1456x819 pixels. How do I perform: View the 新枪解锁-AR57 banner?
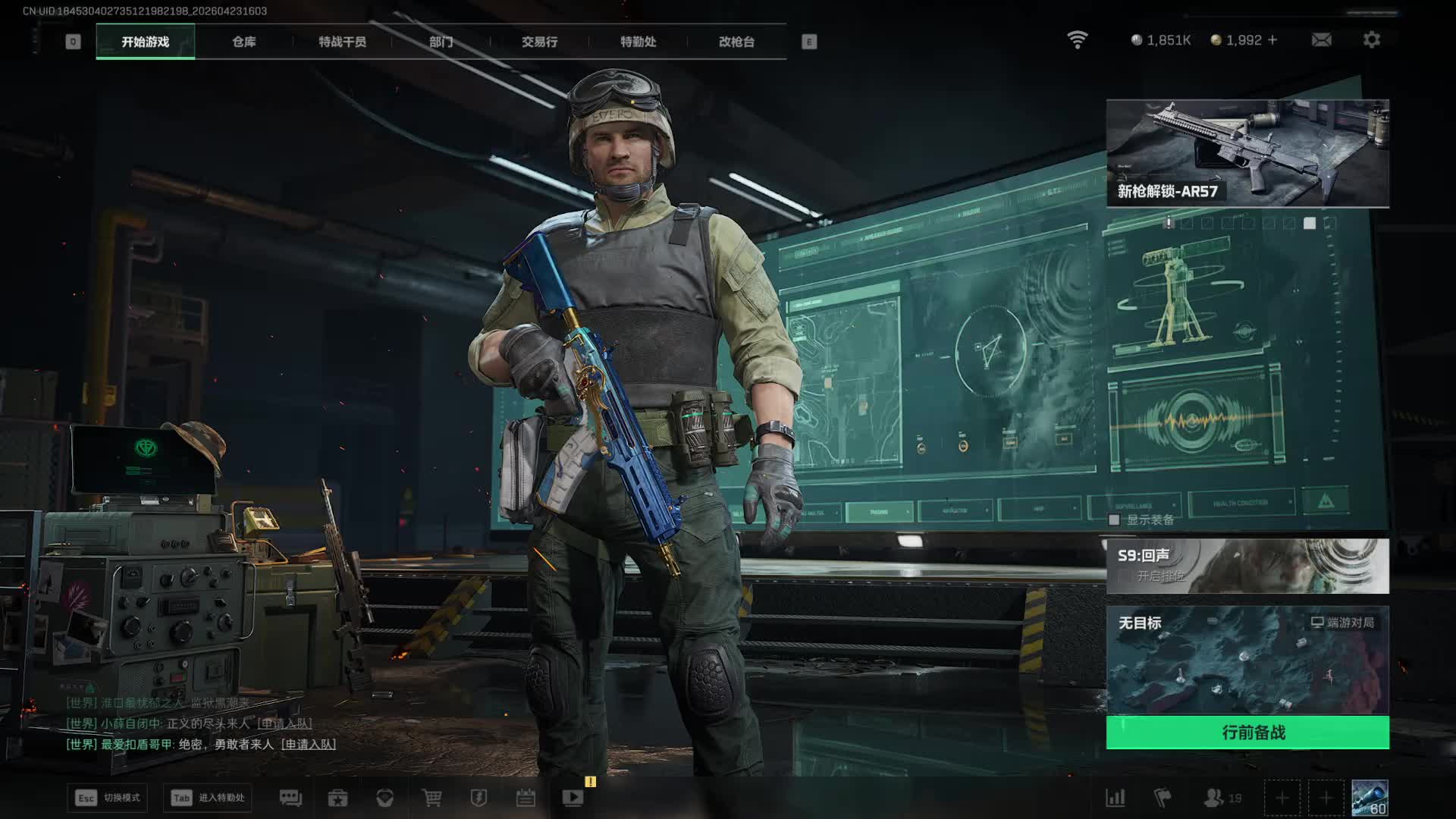[1247, 153]
